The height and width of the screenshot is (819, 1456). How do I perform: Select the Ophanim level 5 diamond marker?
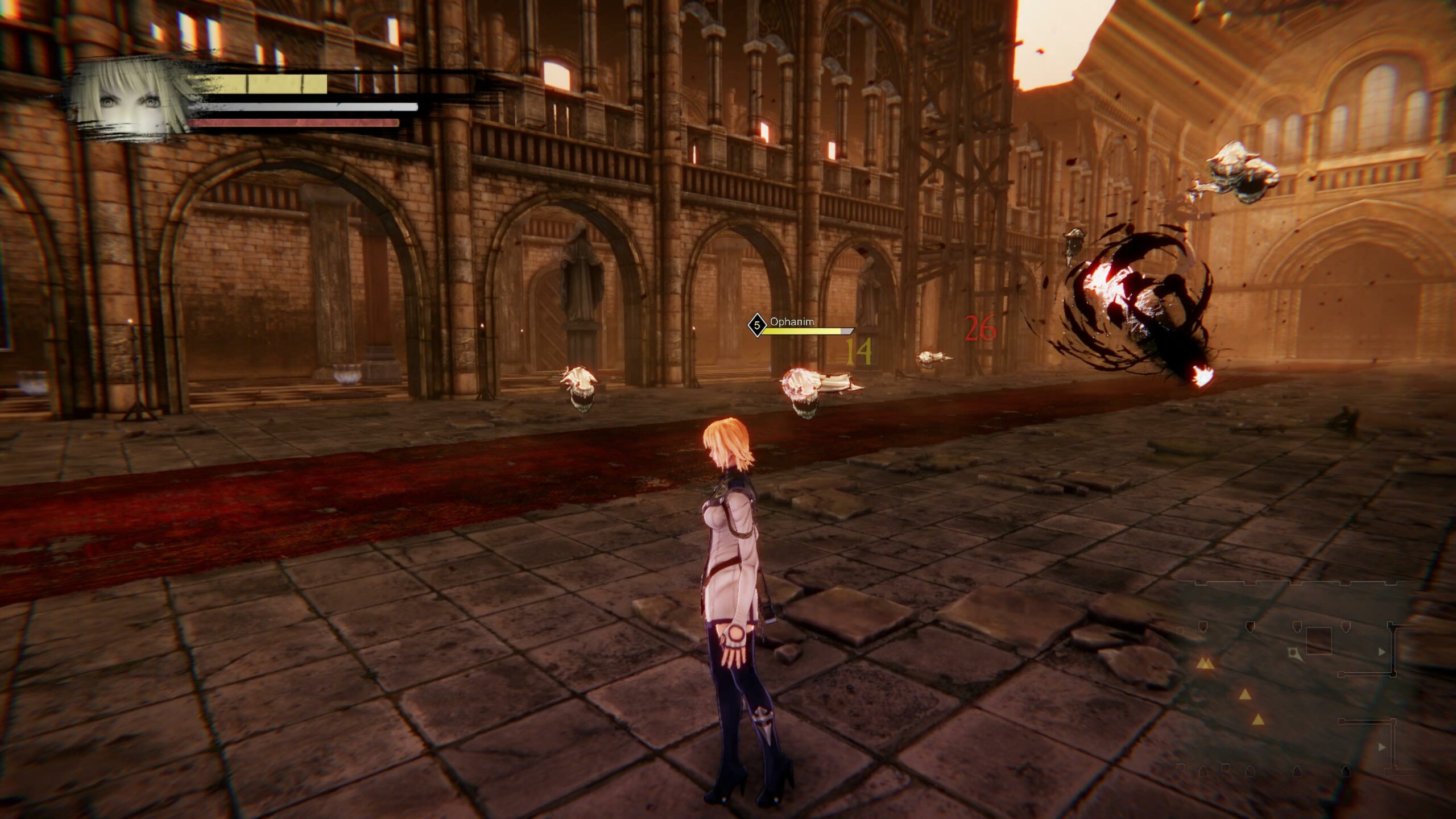pyautogui.click(x=756, y=325)
